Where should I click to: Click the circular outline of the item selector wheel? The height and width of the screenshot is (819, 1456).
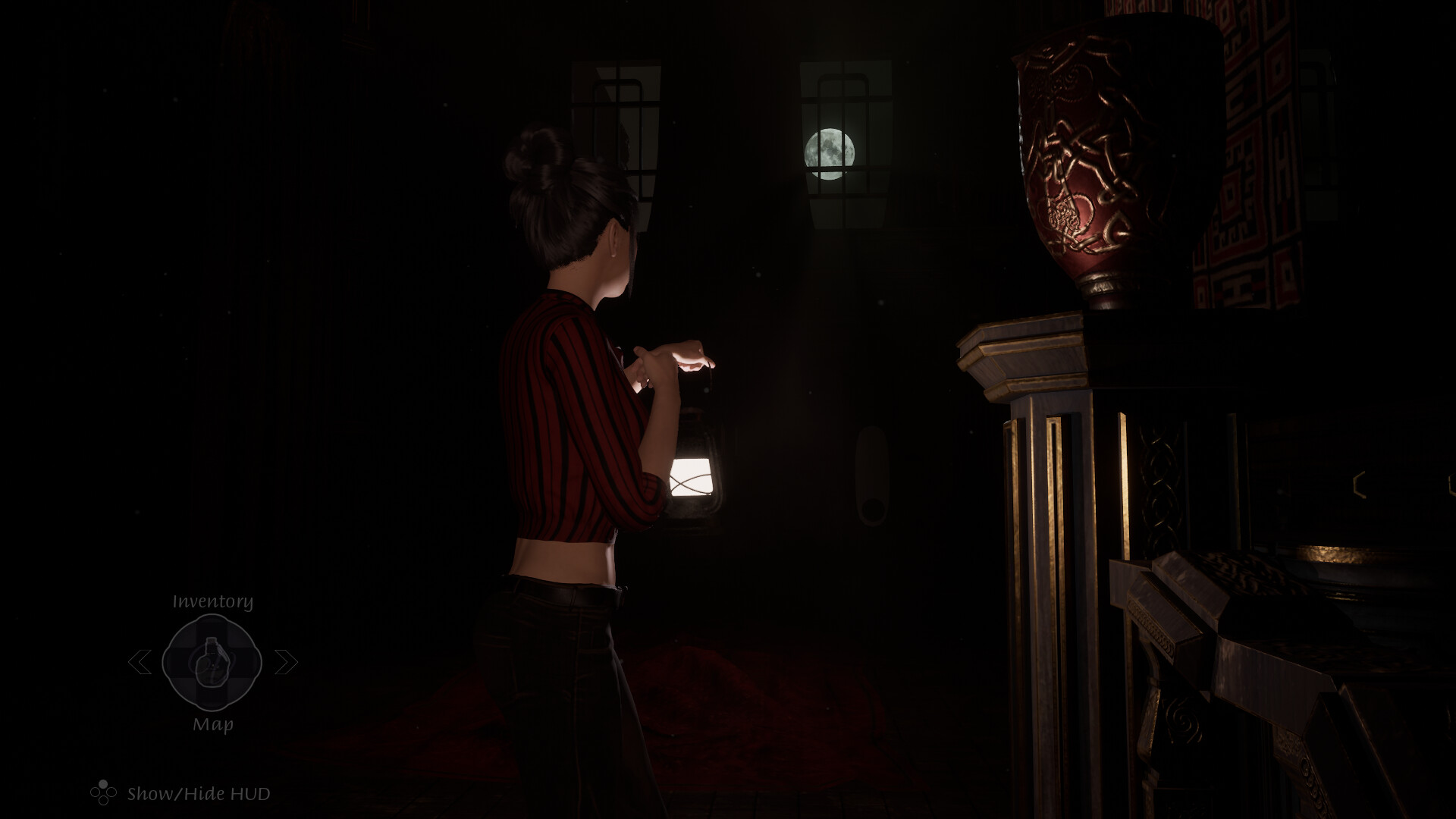[x=212, y=618]
